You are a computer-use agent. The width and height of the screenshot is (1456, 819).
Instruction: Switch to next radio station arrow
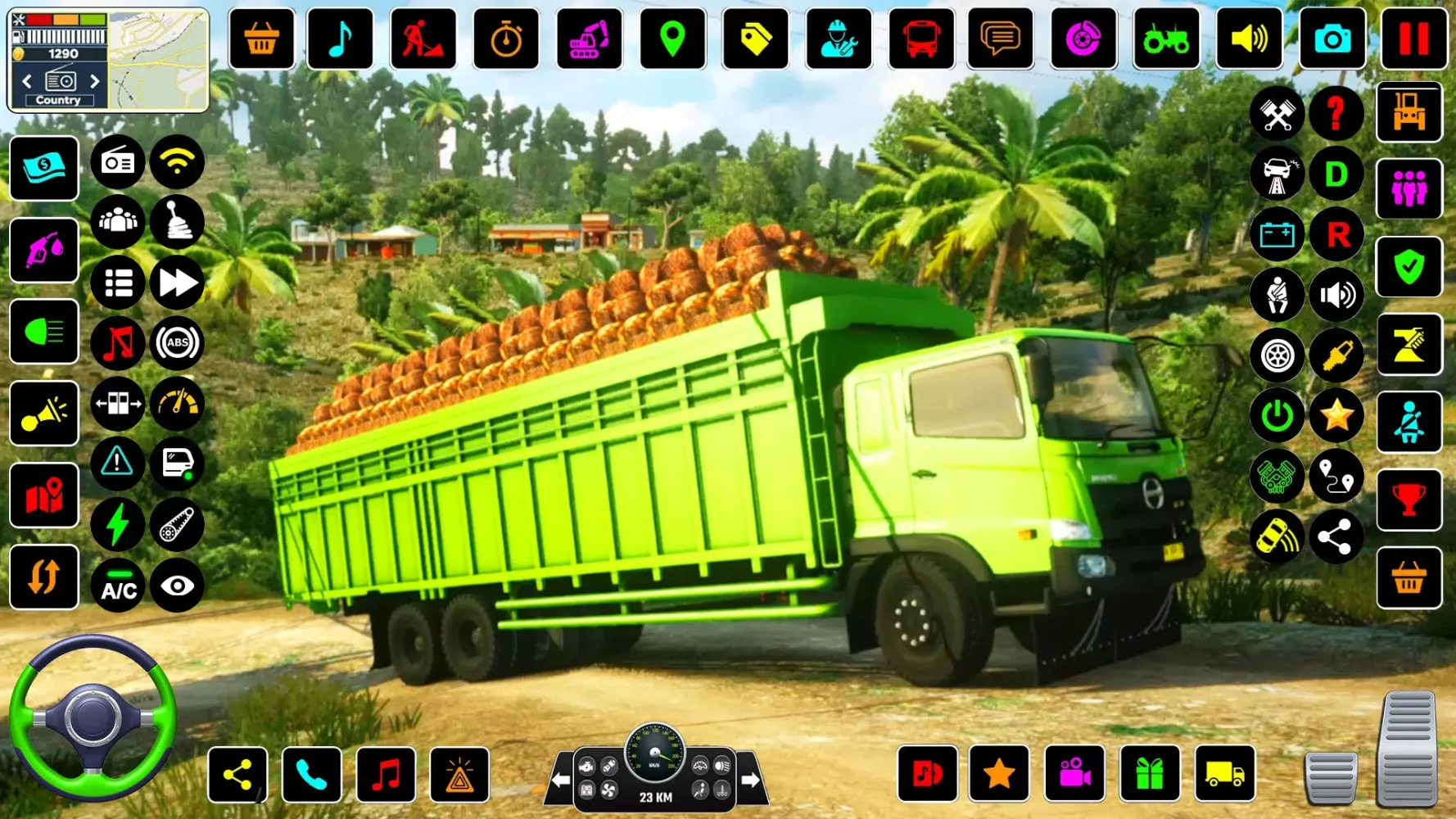tap(95, 81)
